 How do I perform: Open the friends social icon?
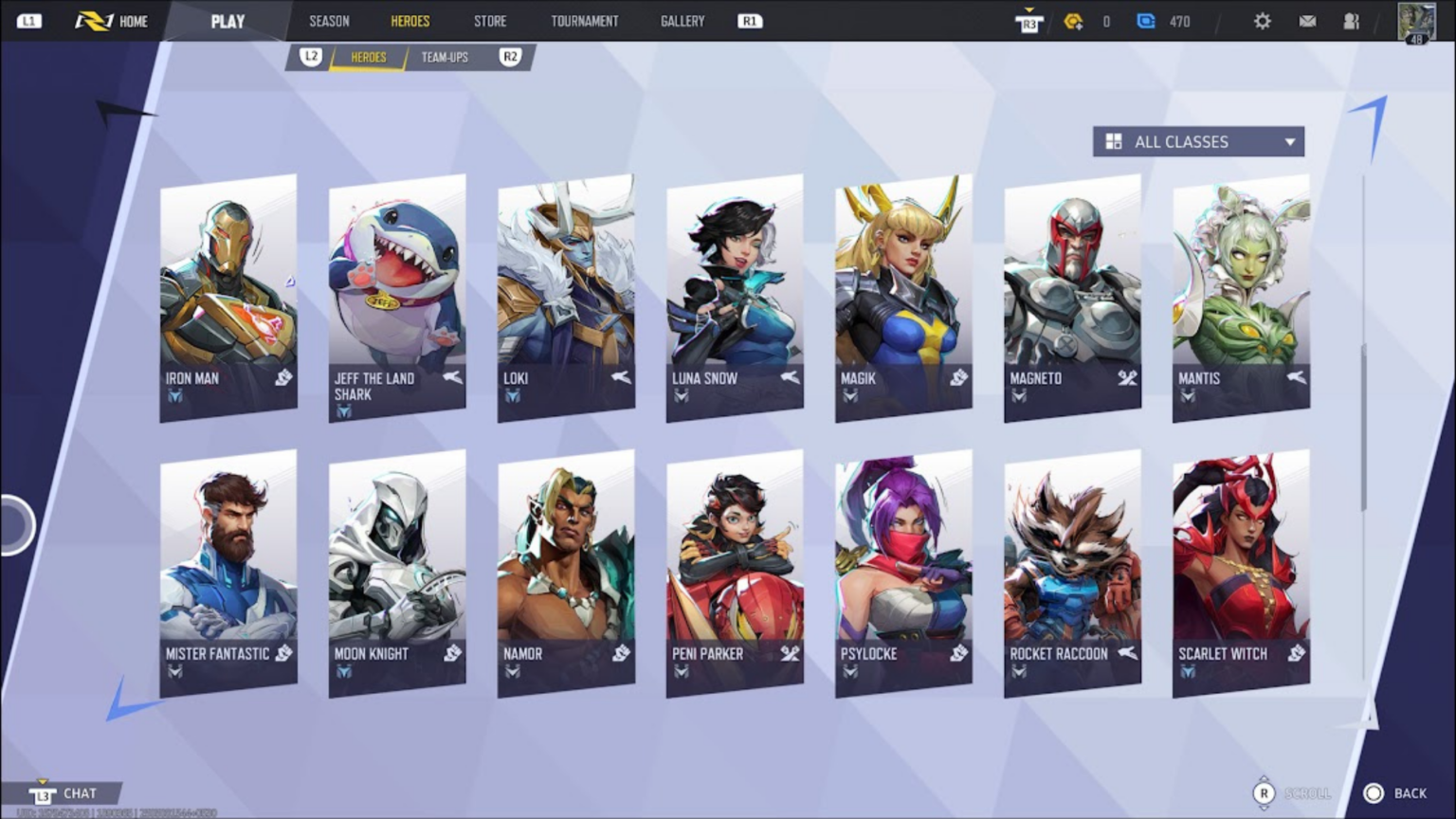(1350, 20)
